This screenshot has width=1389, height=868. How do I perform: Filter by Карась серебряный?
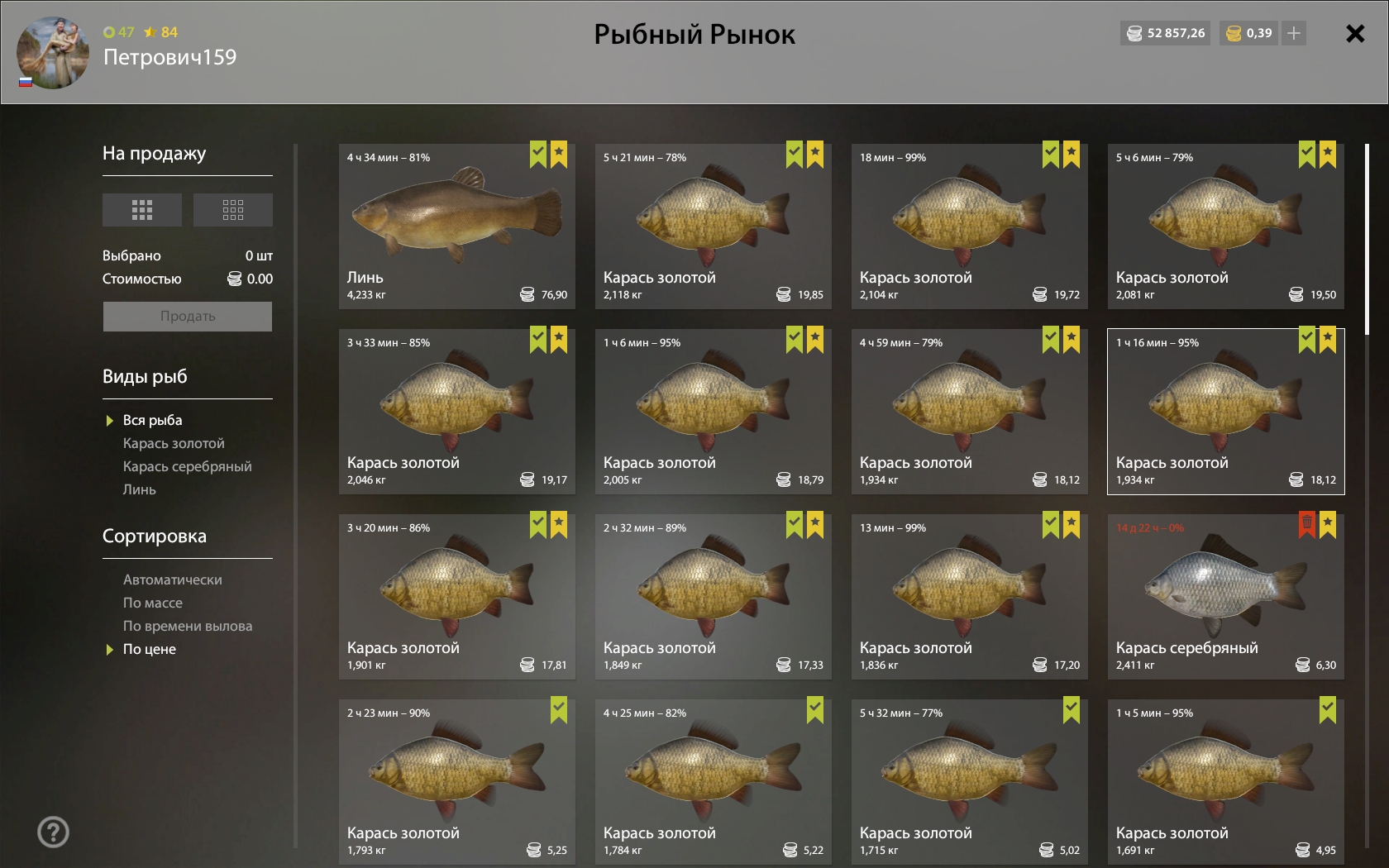tap(187, 467)
